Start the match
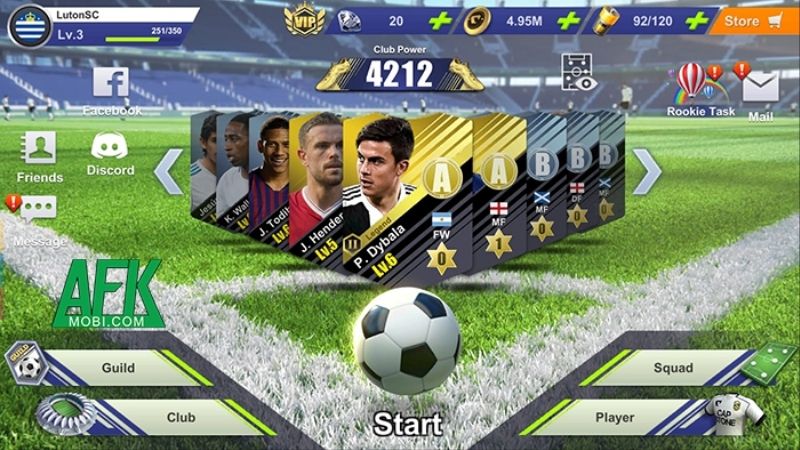 (406, 423)
